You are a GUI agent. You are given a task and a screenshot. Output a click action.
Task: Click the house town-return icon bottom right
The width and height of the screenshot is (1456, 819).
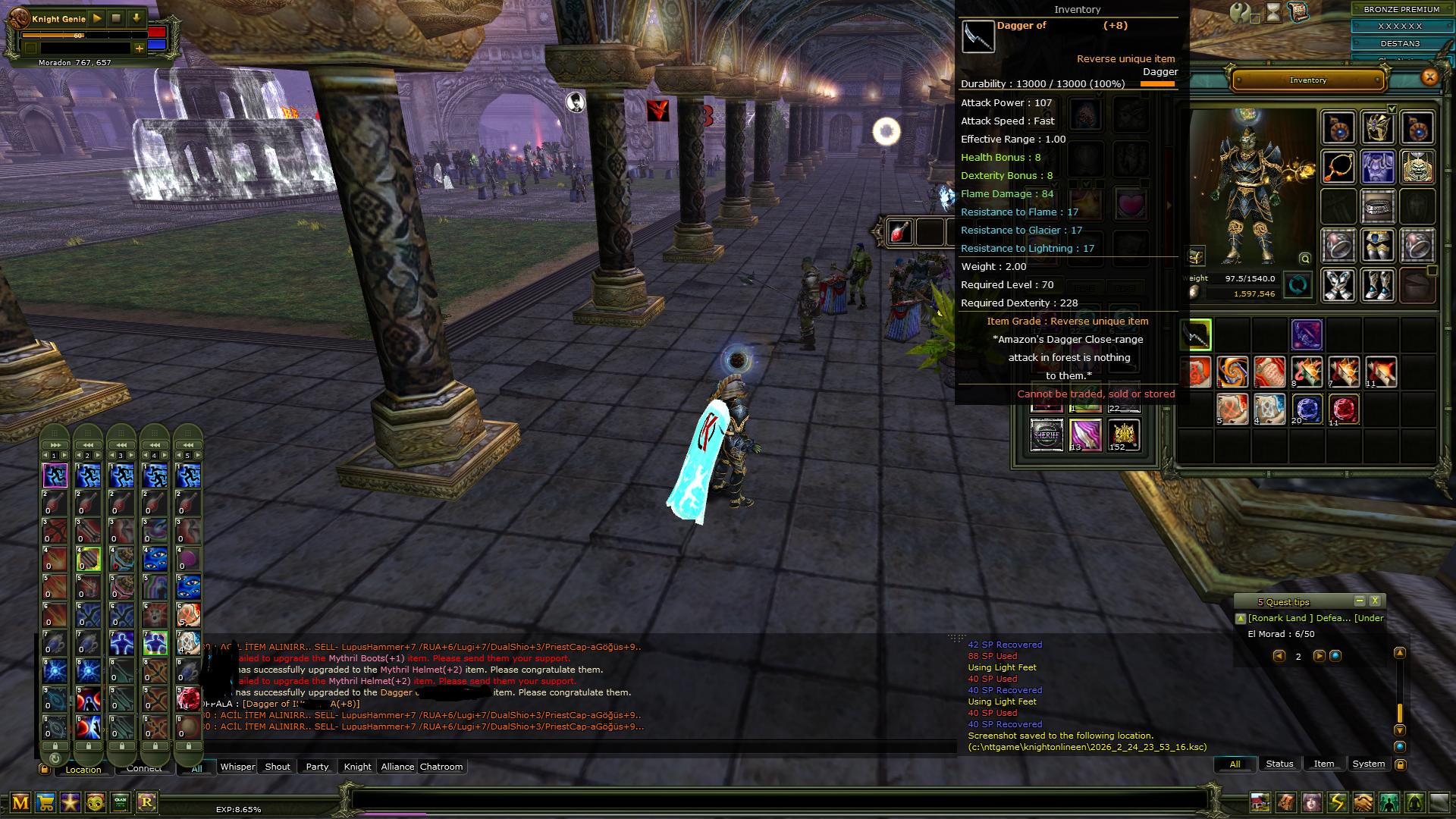click(x=1260, y=800)
